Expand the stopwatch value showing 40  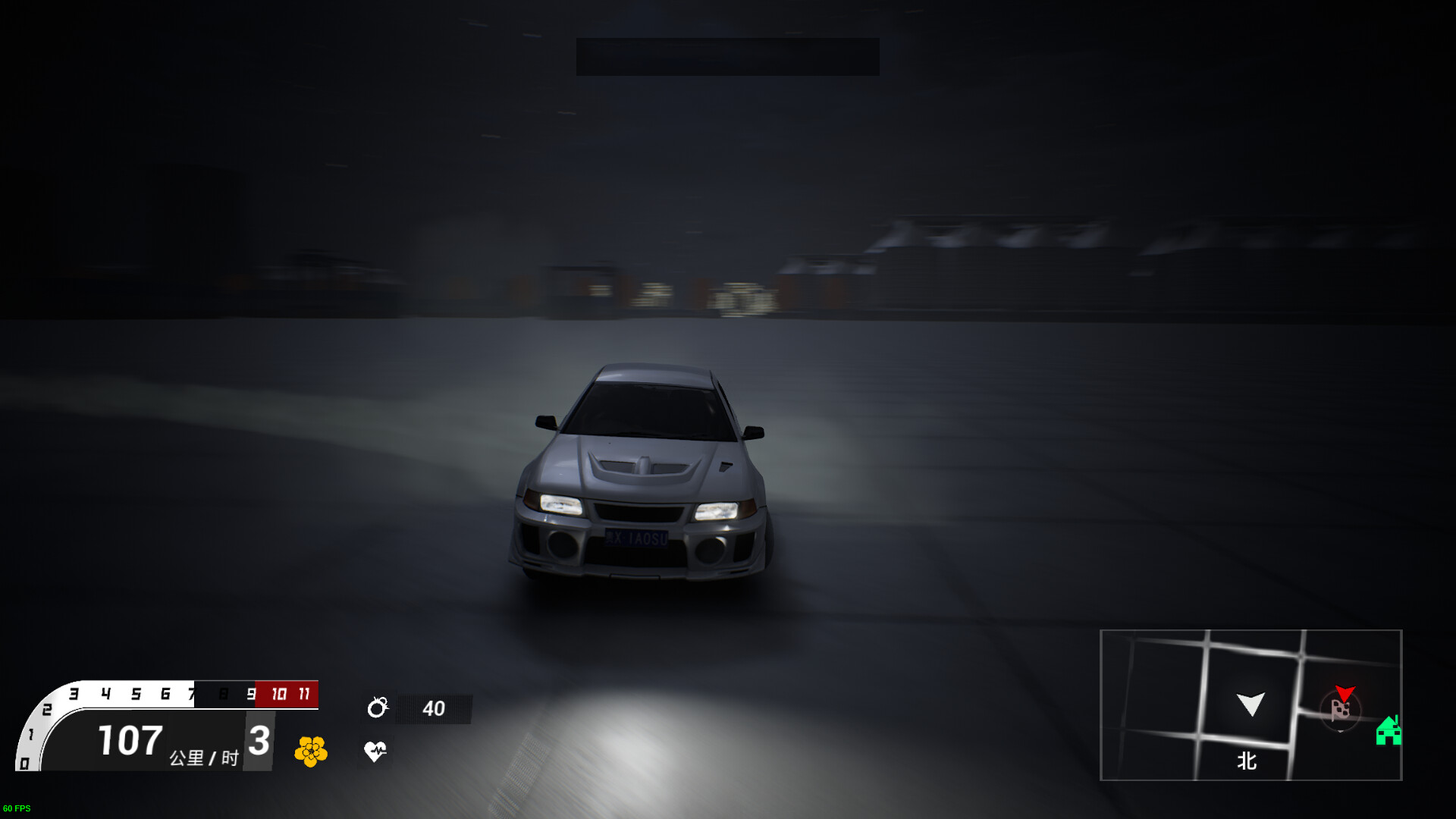[x=434, y=708]
